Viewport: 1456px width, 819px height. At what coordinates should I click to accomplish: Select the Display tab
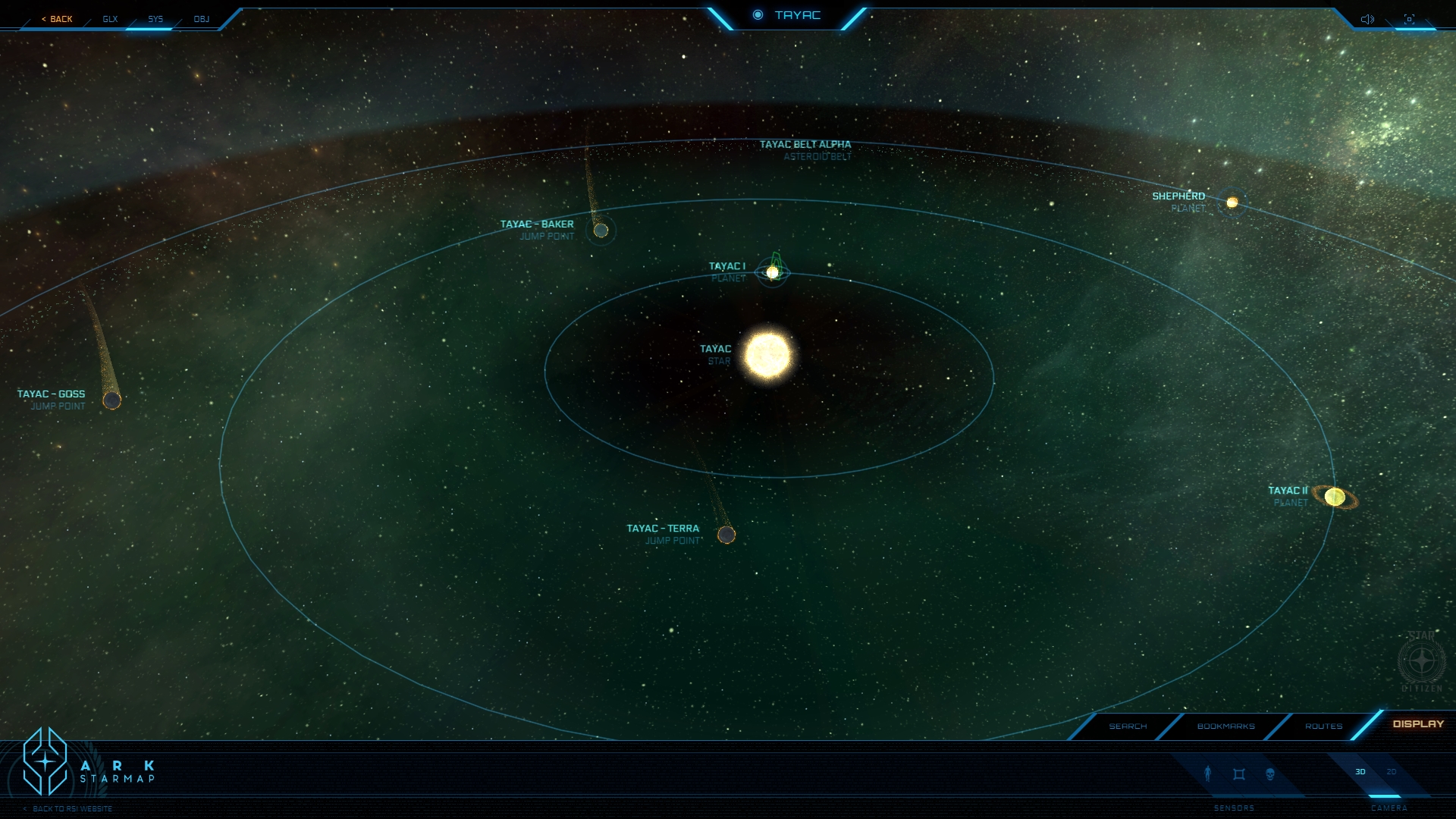click(x=1418, y=724)
